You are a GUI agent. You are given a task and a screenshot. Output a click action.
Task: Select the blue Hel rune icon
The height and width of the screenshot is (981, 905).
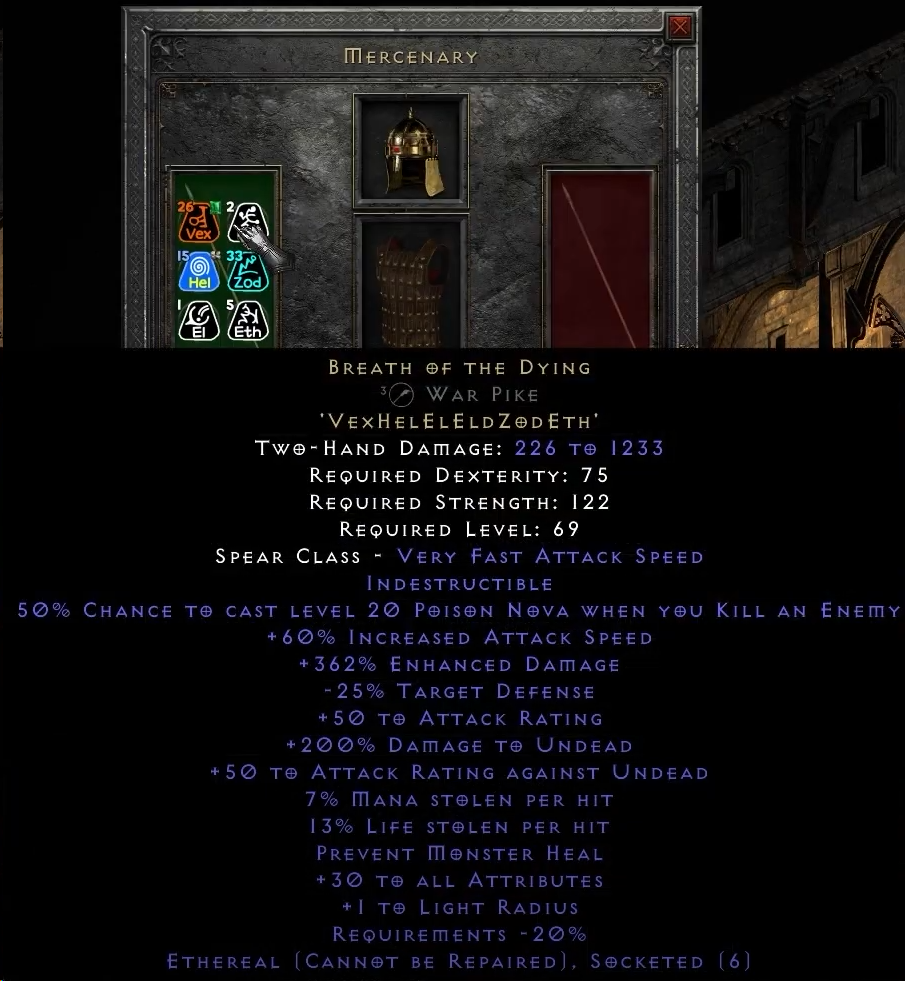pos(198,272)
